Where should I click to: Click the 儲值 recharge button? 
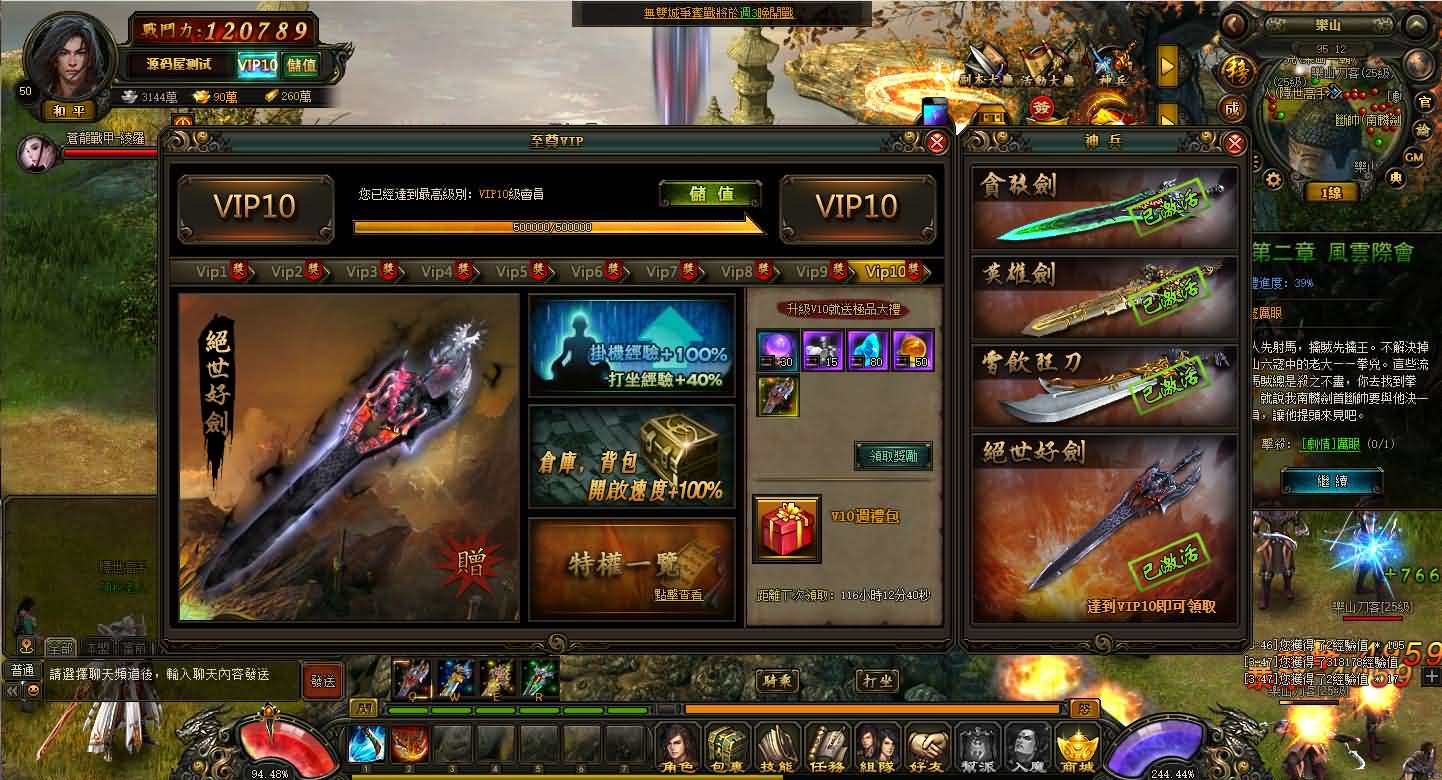point(711,192)
